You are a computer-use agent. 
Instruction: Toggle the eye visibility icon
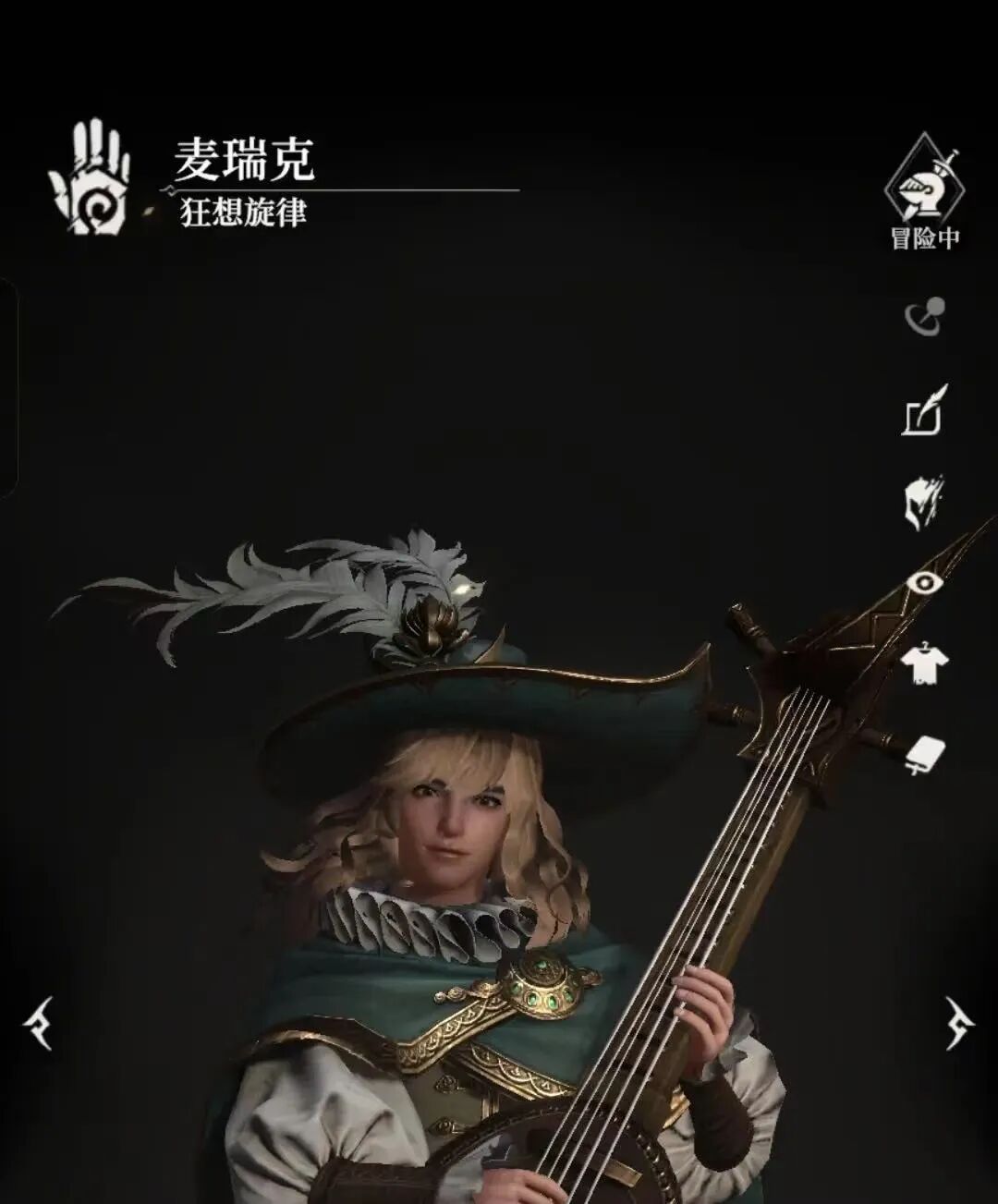tap(924, 582)
